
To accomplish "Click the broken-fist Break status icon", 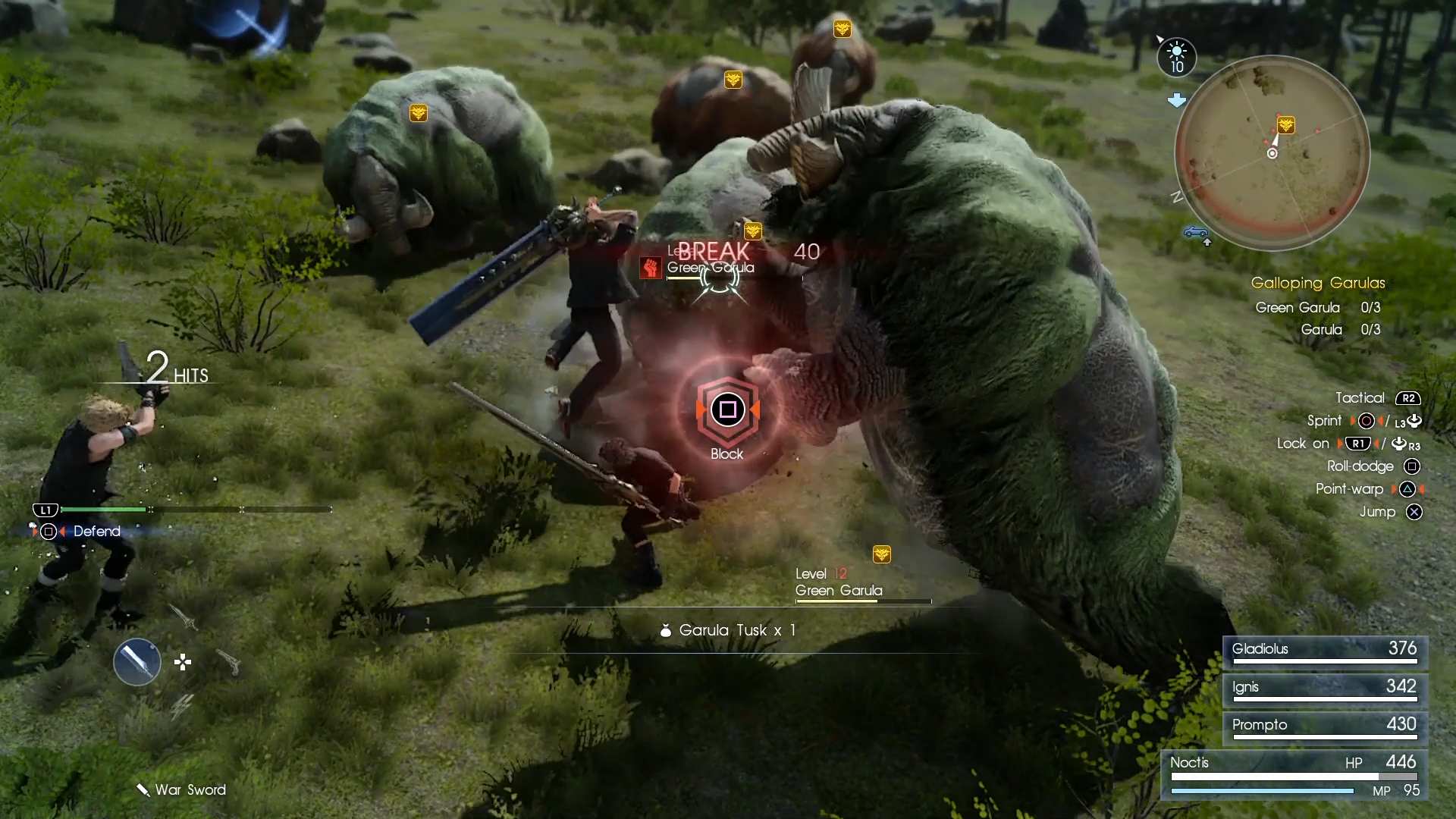I will coord(650,268).
